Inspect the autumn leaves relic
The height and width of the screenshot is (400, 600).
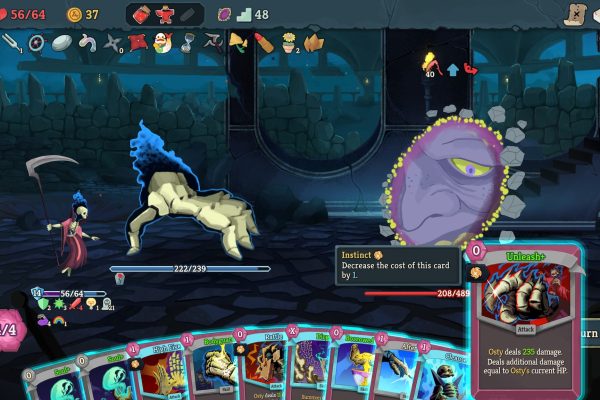pyautogui.click(x=314, y=42)
